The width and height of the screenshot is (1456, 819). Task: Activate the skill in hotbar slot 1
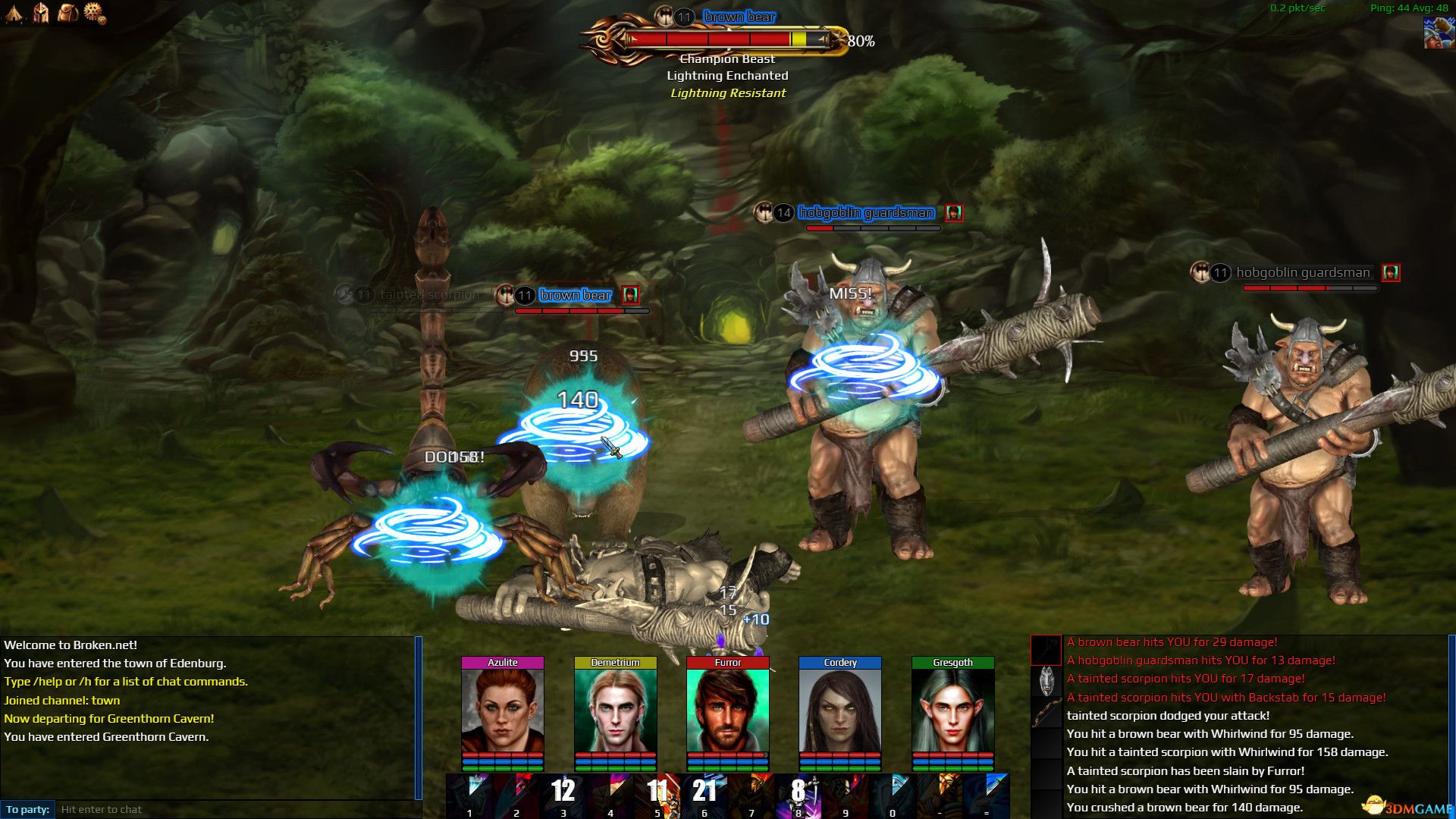tap(470, 792)
